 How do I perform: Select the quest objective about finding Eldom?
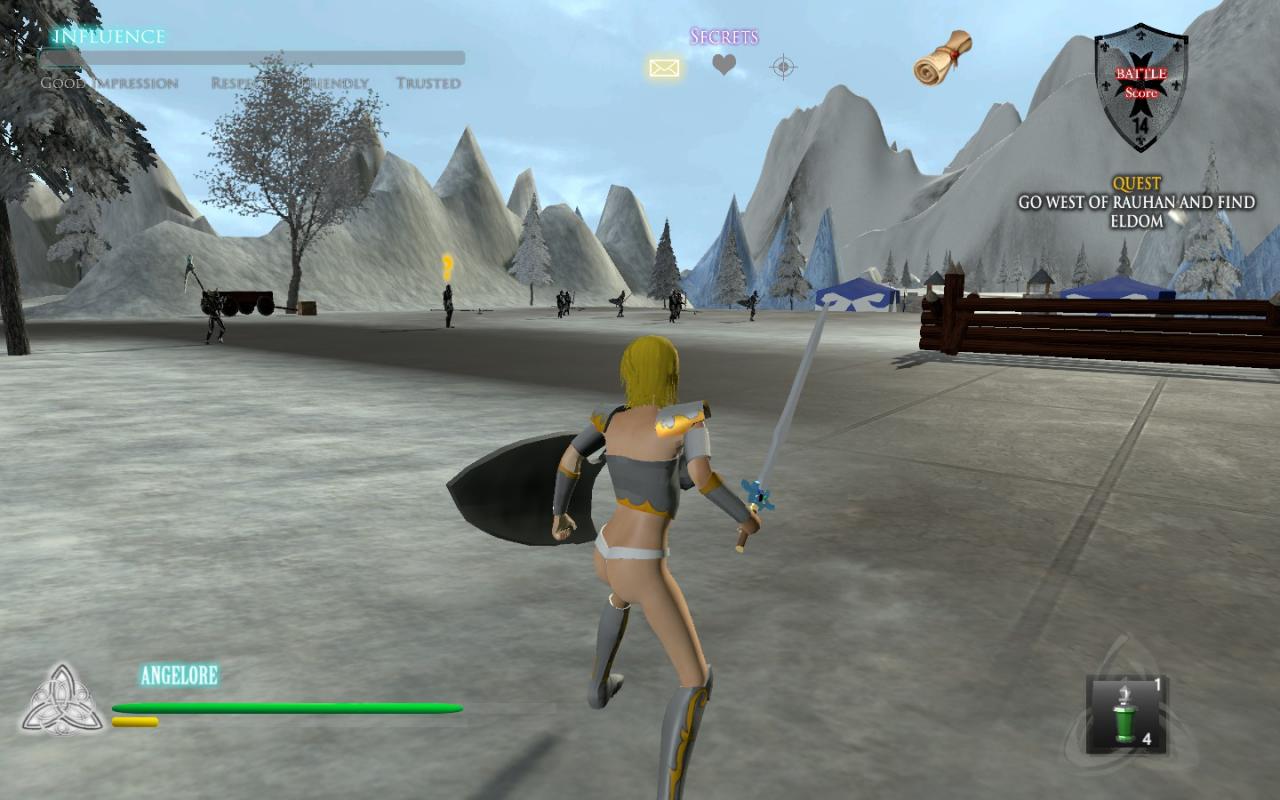coord(1136,211)
